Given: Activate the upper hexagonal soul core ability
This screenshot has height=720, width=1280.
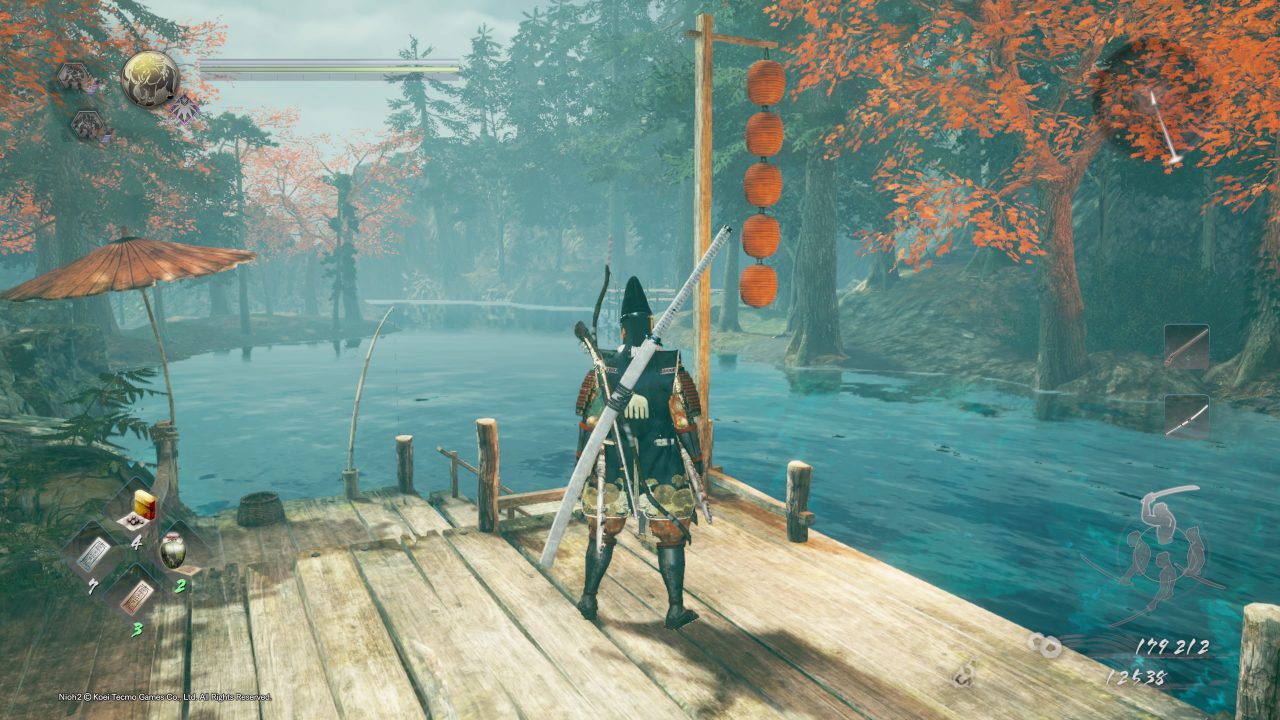Looking at the screenshot, I should click(73, 76).
